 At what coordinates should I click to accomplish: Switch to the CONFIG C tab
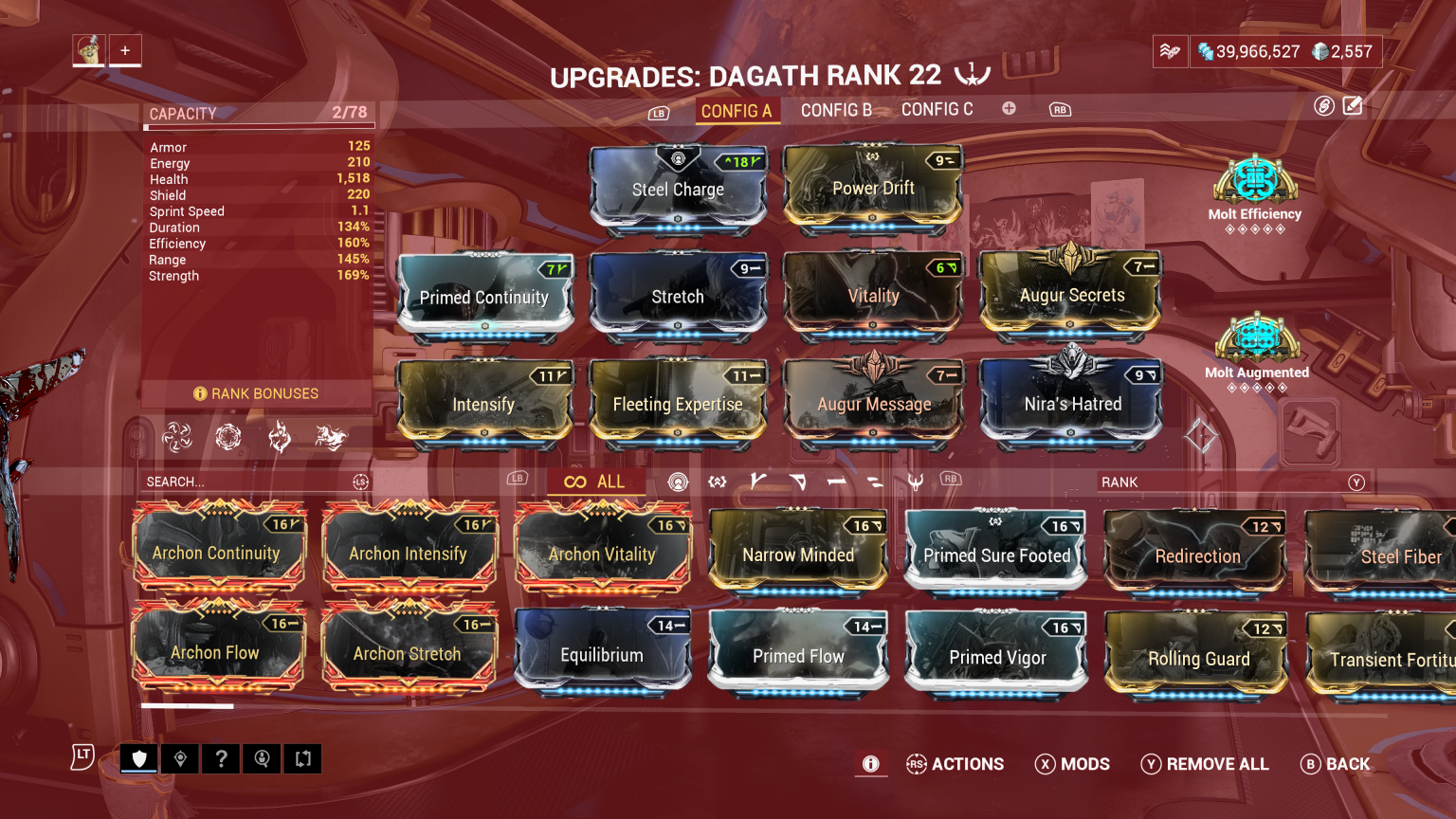point(937,109)
